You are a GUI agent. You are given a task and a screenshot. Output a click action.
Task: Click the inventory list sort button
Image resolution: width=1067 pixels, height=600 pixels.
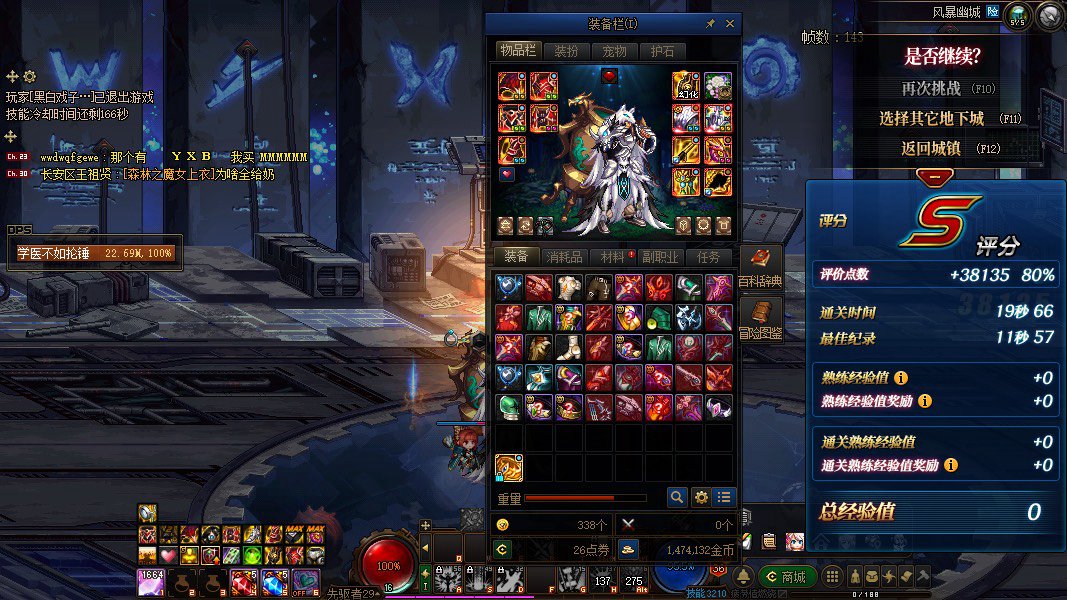point(724,497)
